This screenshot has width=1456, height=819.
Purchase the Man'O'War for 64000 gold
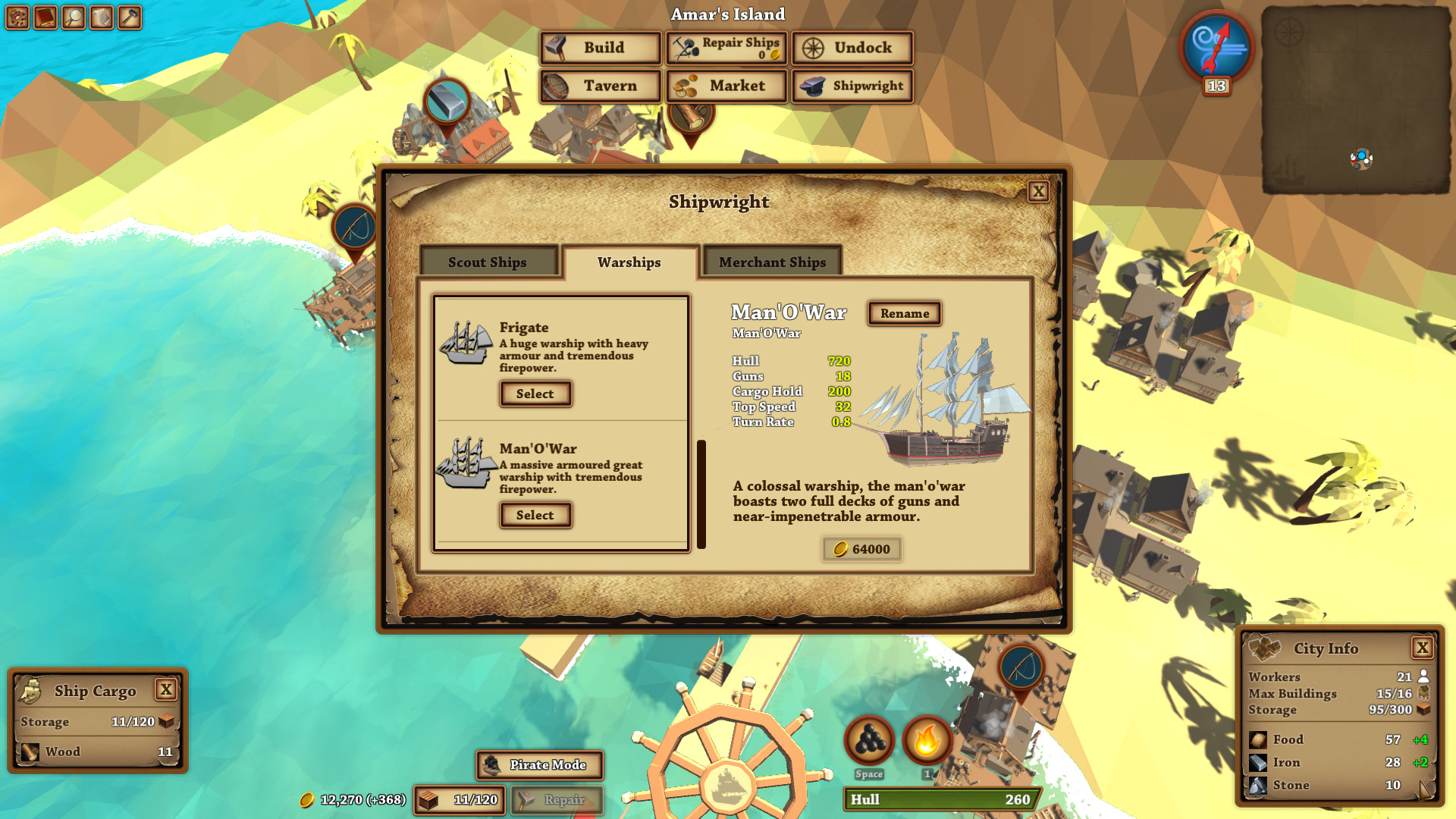(x=861, y=549)
